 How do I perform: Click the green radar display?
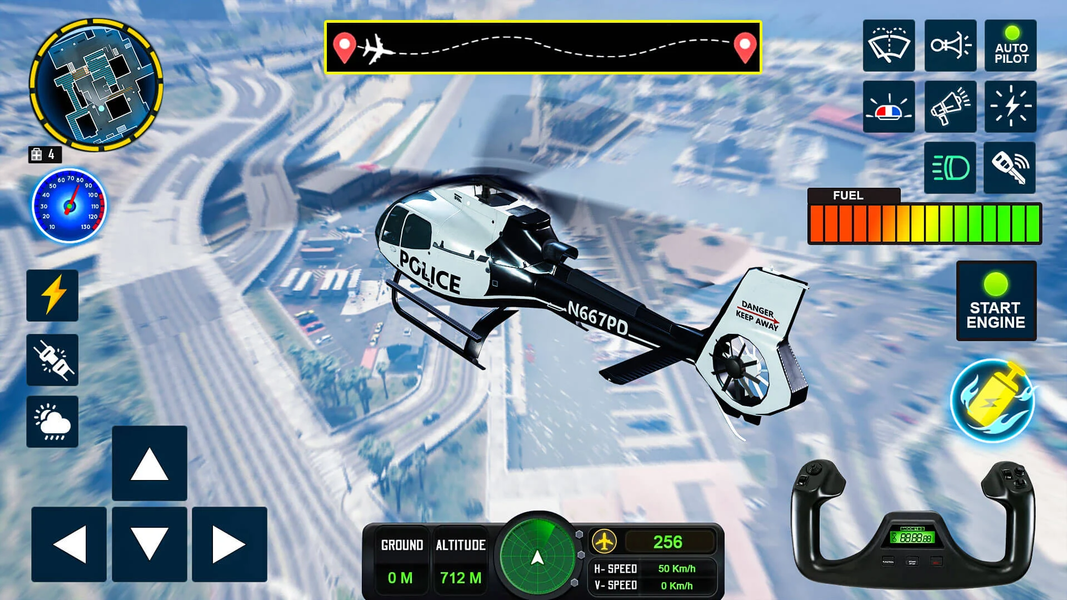pyautogui.click(x=538, y=556)
